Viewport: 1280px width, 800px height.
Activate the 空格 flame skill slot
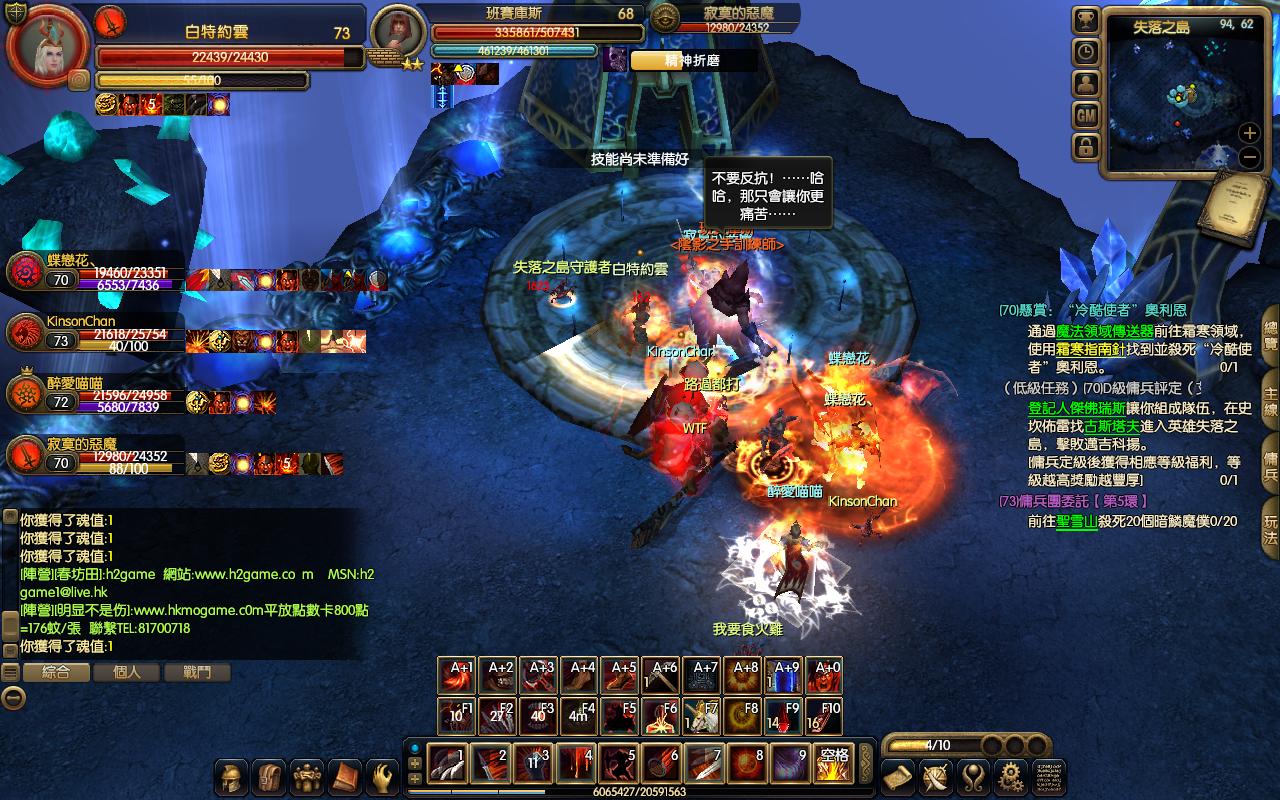click(832, 764)
